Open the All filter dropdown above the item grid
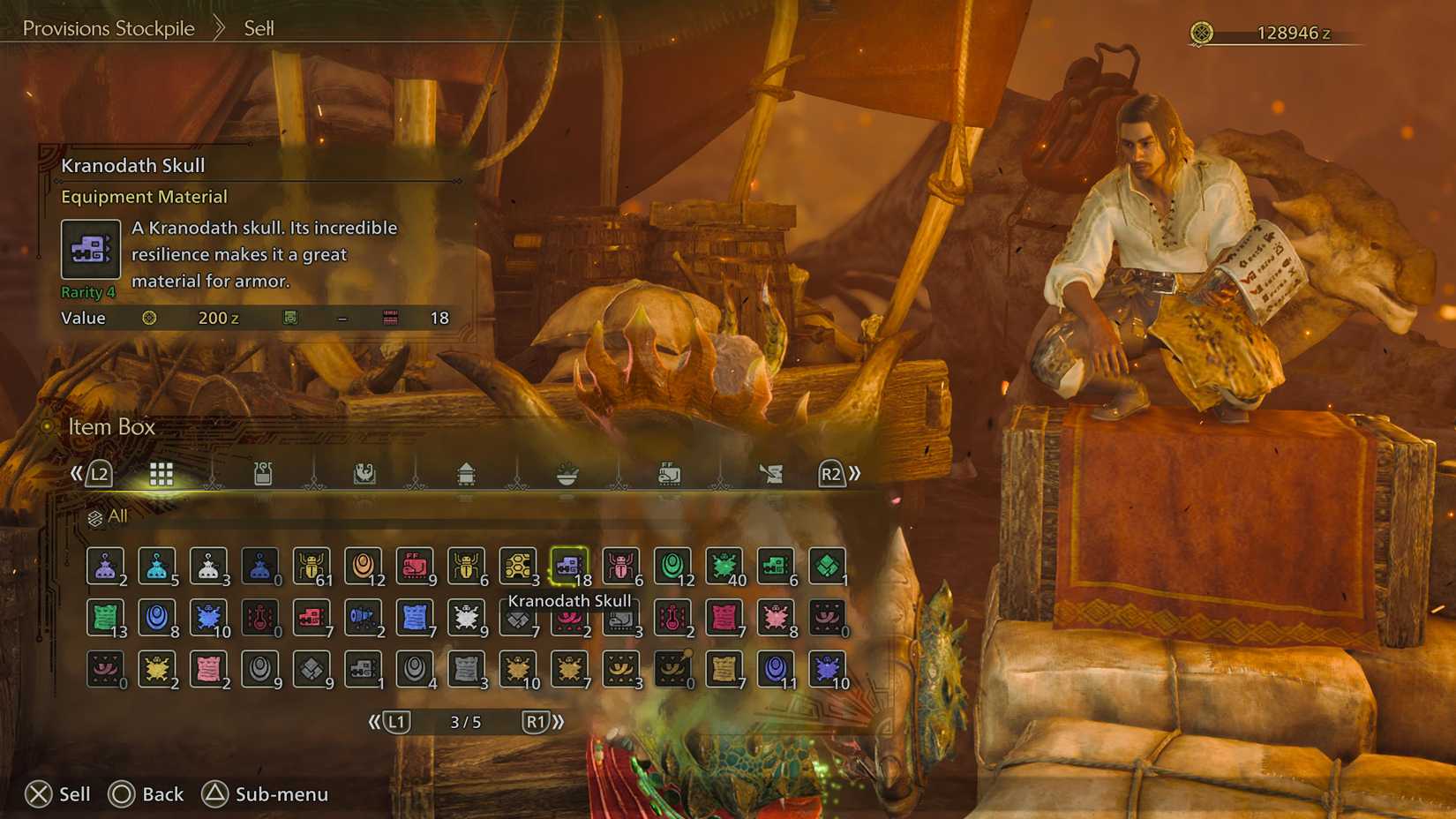This screenshot has height=819, width=1456. (110, 515)
